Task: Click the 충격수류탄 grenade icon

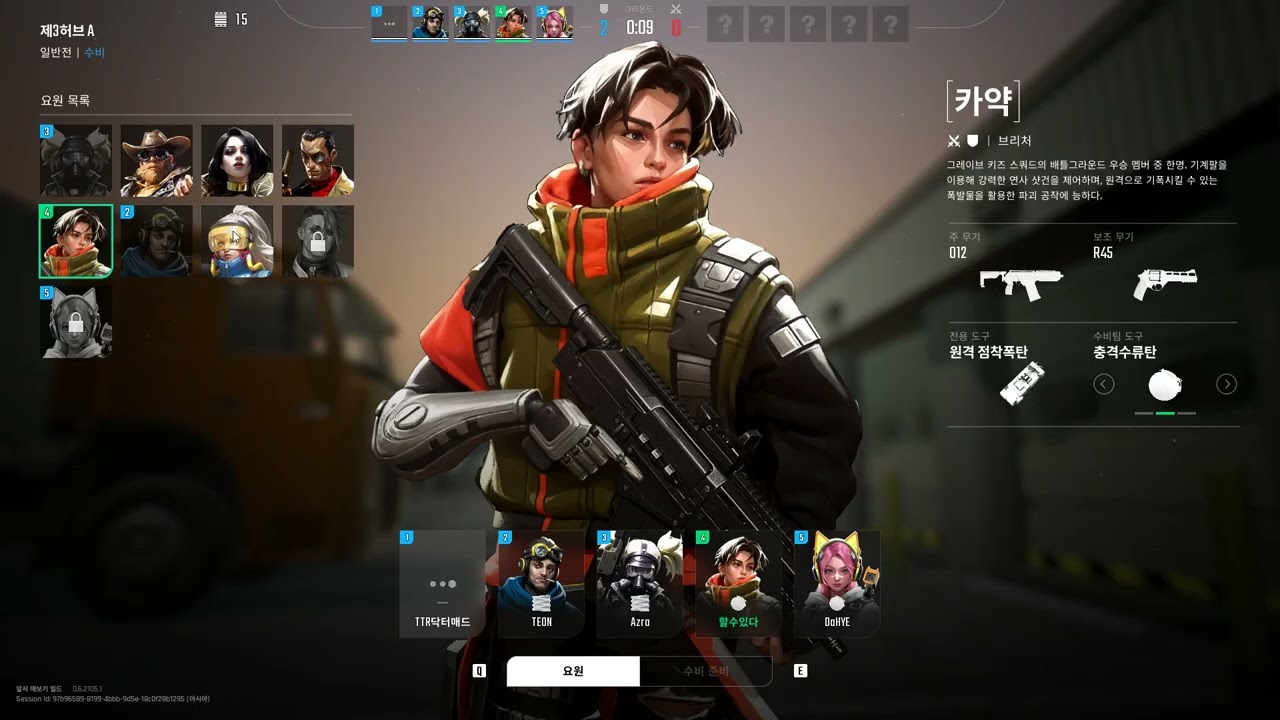Action: coord(1165,385)
